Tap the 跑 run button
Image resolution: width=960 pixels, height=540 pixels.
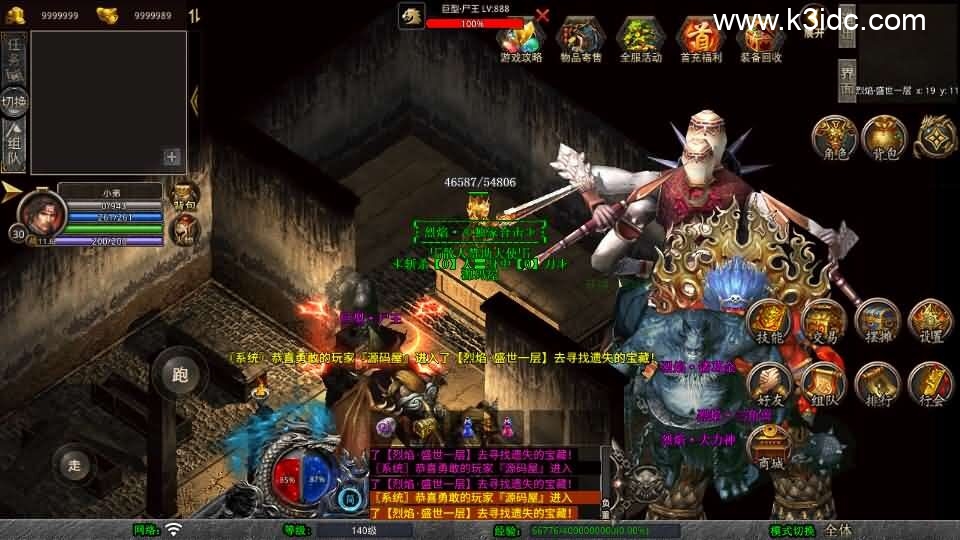[x=180, y=375]
